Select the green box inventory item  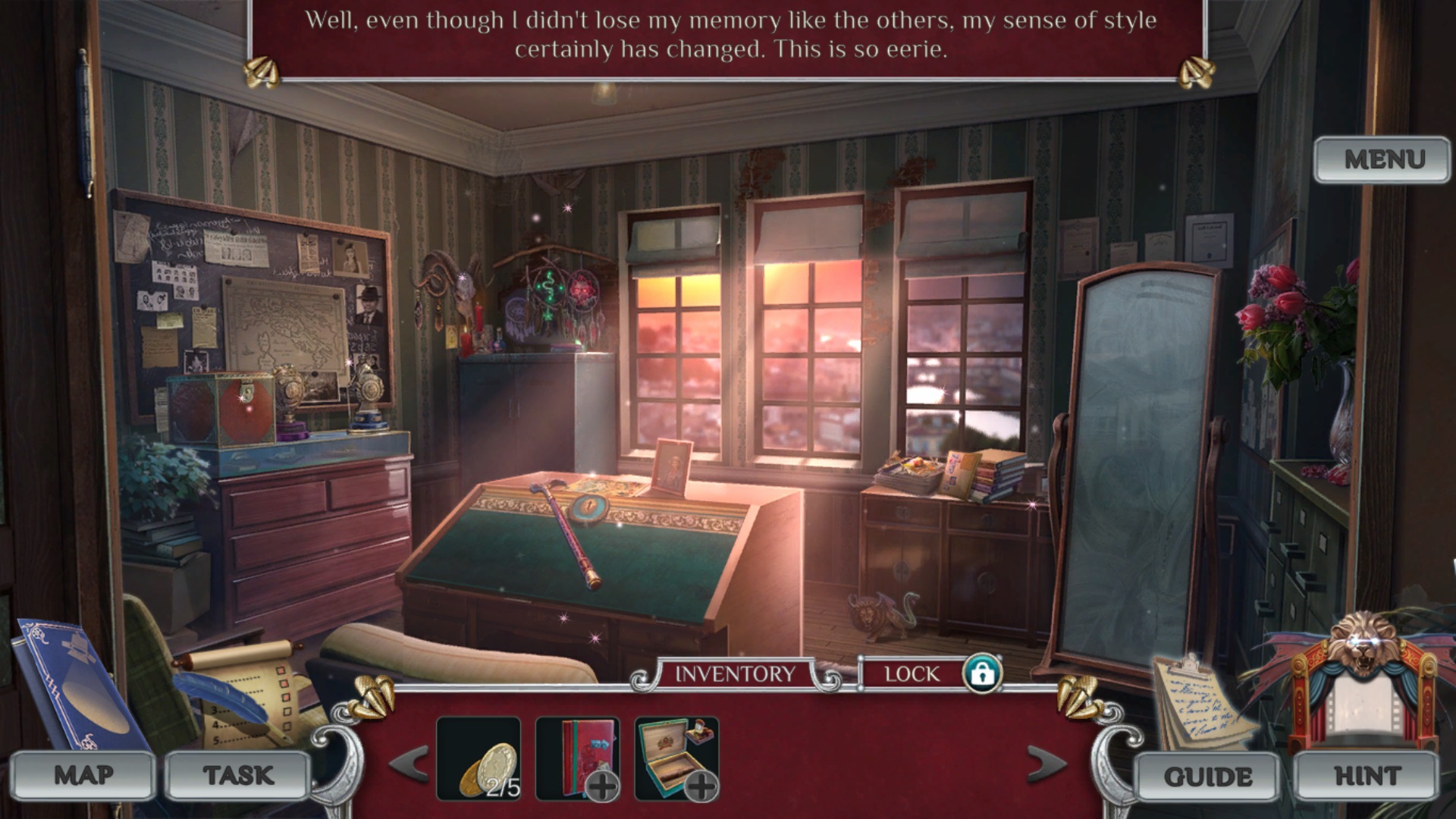[x=676, y=759]
